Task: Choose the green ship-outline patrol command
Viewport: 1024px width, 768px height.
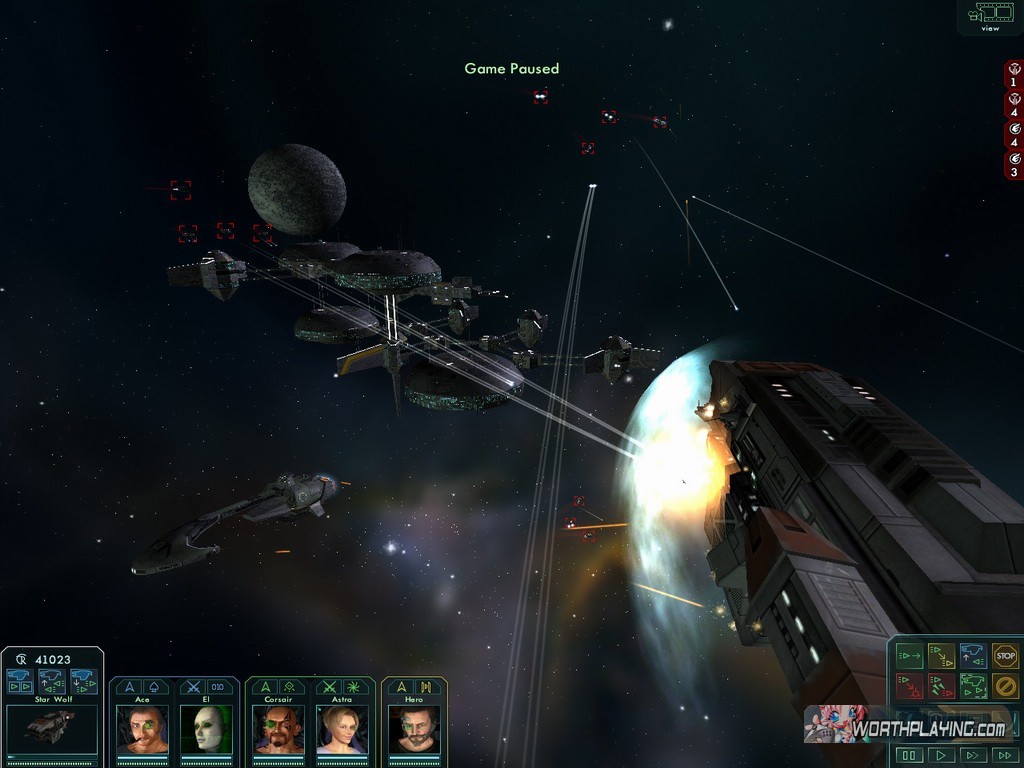Action: tap(973, 686)
